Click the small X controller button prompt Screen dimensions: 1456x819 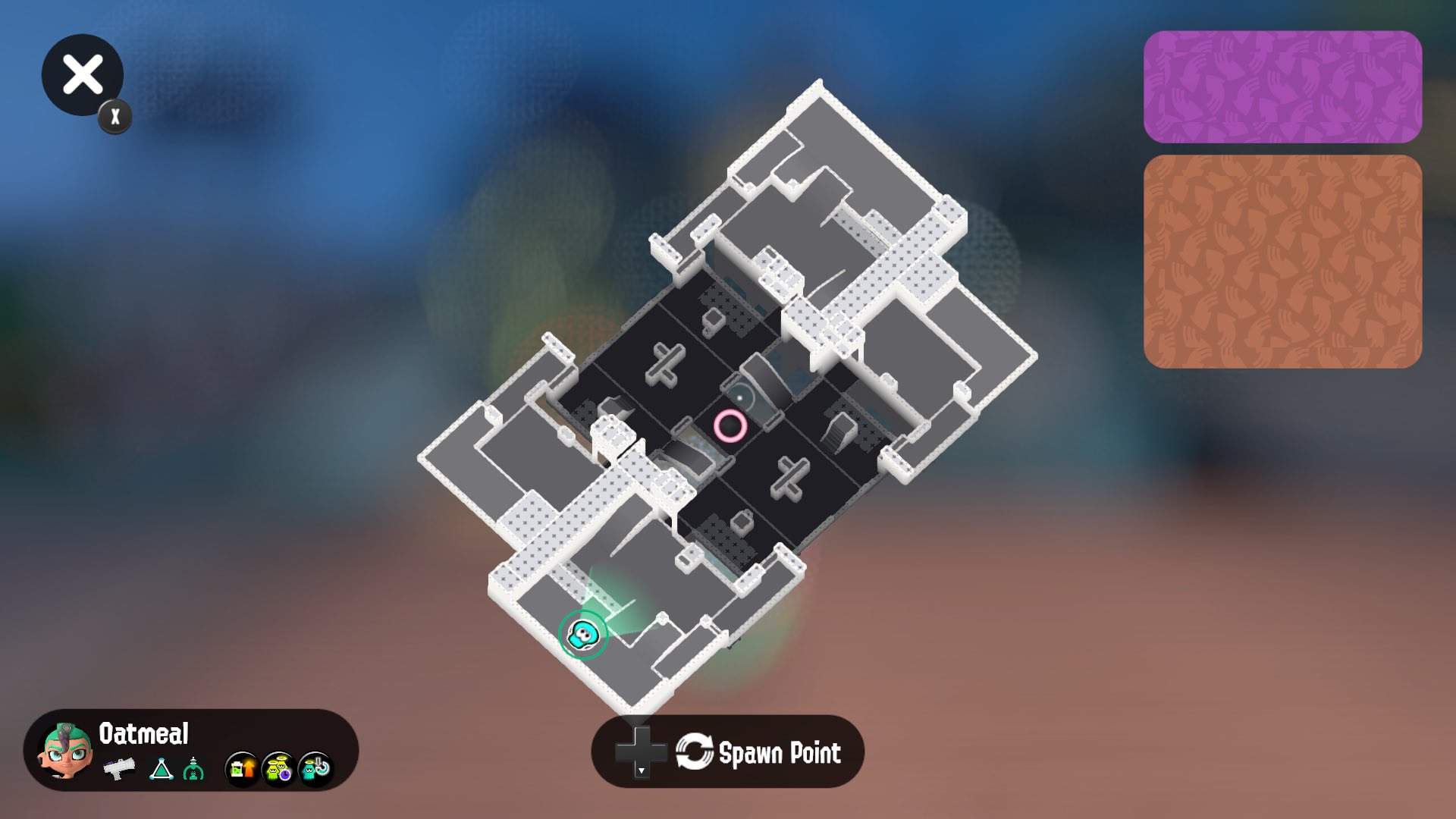(x=114, y=116)
